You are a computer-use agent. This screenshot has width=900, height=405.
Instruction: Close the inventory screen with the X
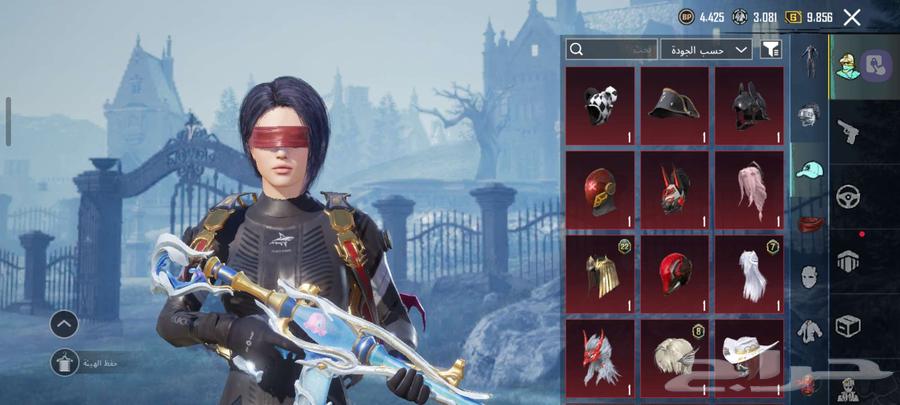[x=852, y=17]
